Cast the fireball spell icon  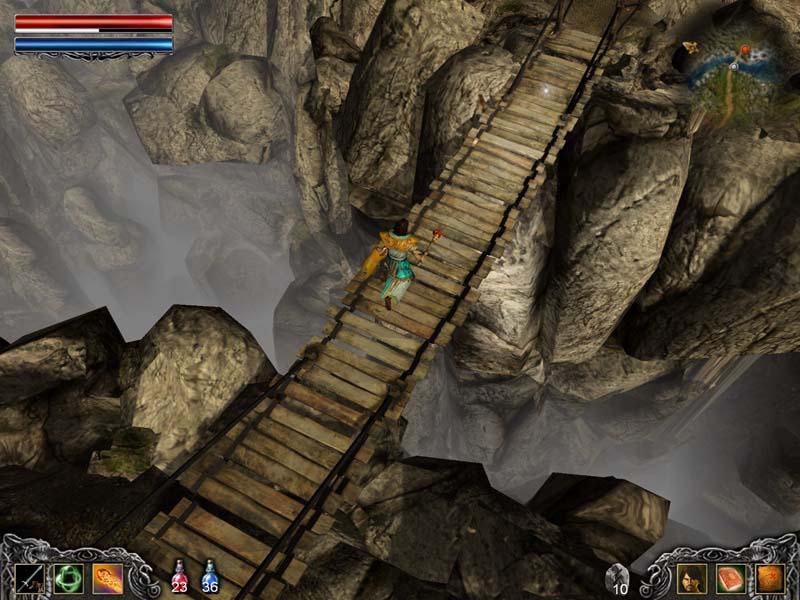(108, 577)
